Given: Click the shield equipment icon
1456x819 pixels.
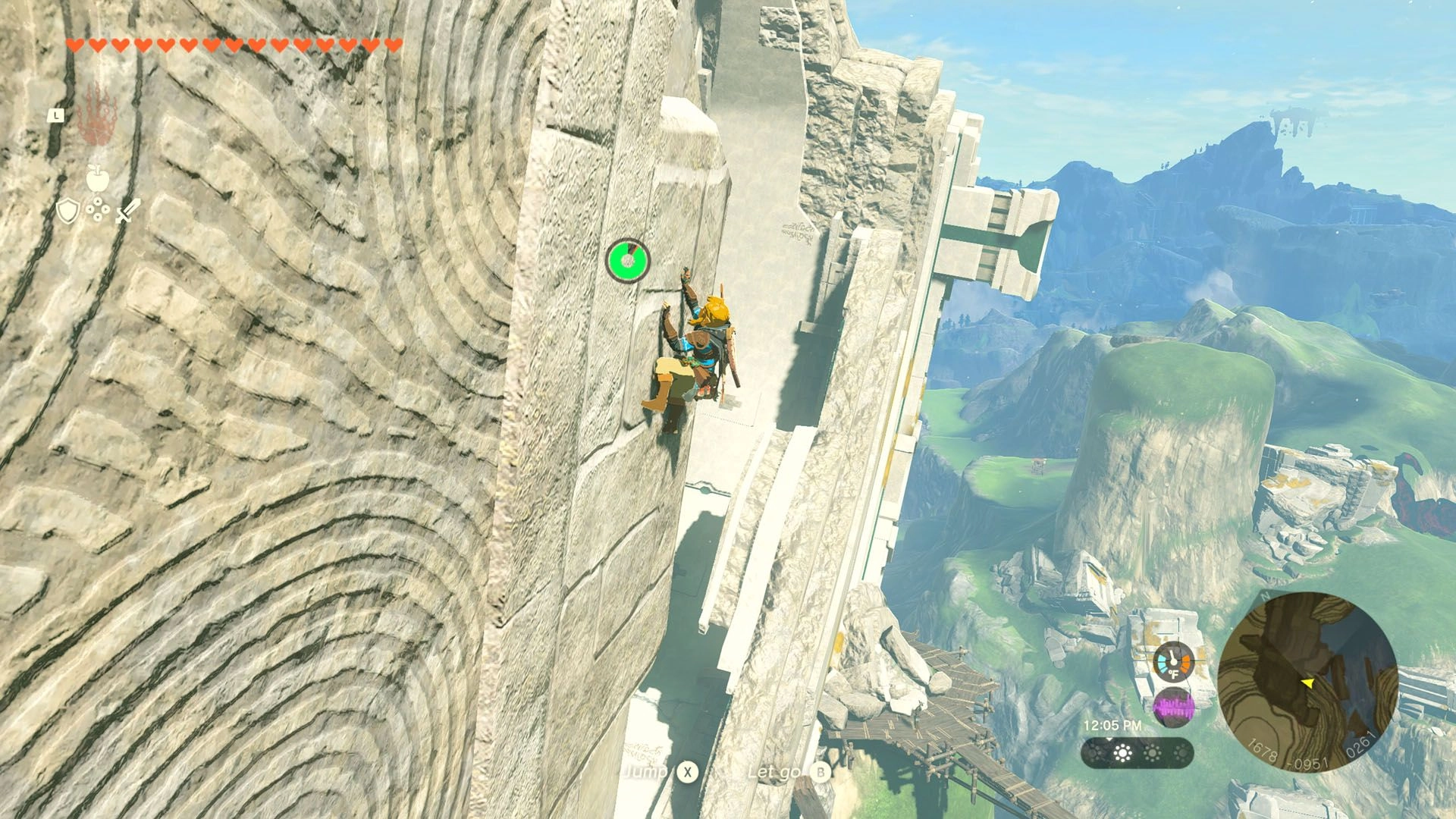Looking at the screenshot, I should [x=68, y=210].
